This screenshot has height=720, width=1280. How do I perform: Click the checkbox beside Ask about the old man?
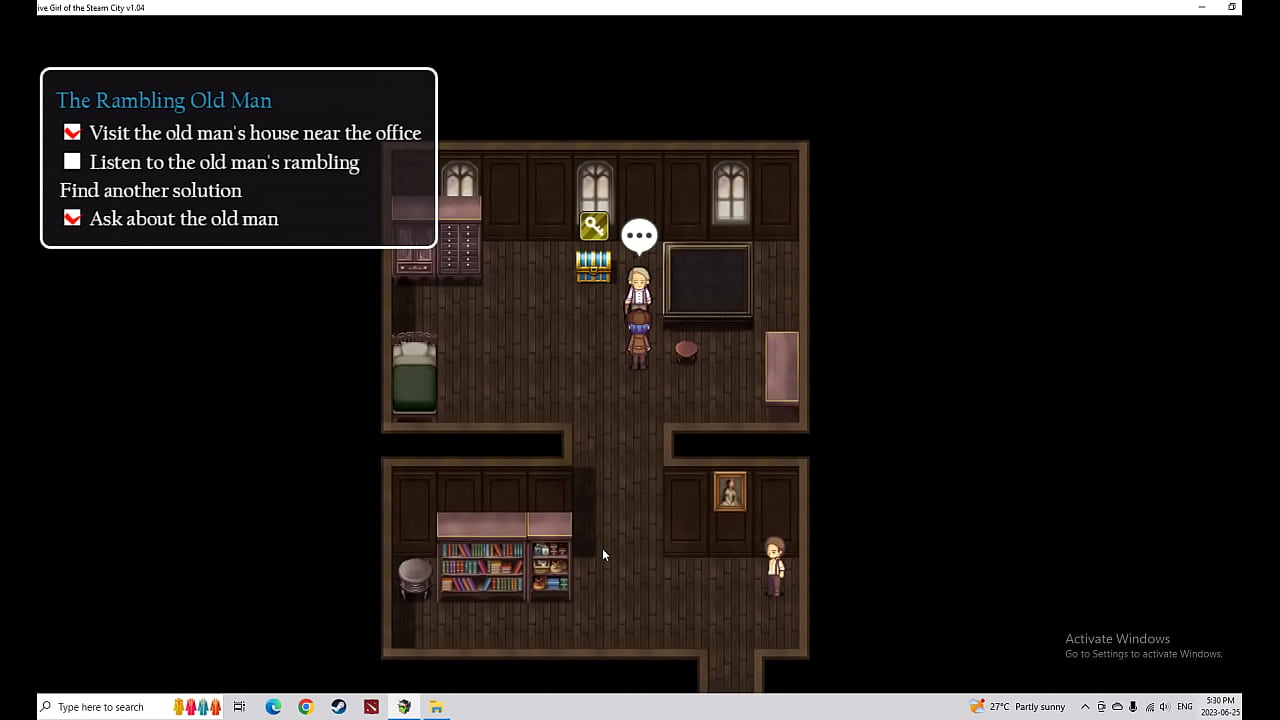72,218
